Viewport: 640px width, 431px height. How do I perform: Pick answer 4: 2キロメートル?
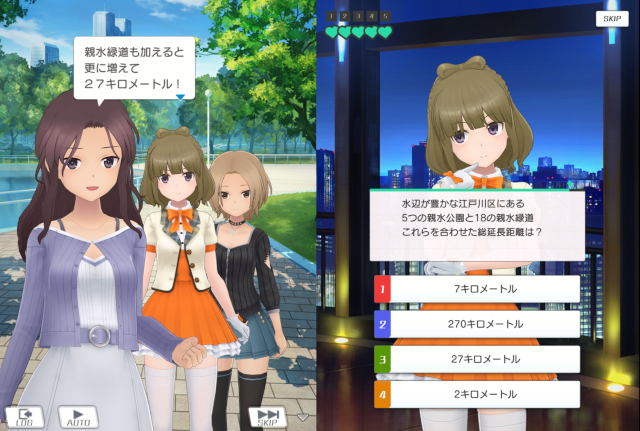click(476, 394)
